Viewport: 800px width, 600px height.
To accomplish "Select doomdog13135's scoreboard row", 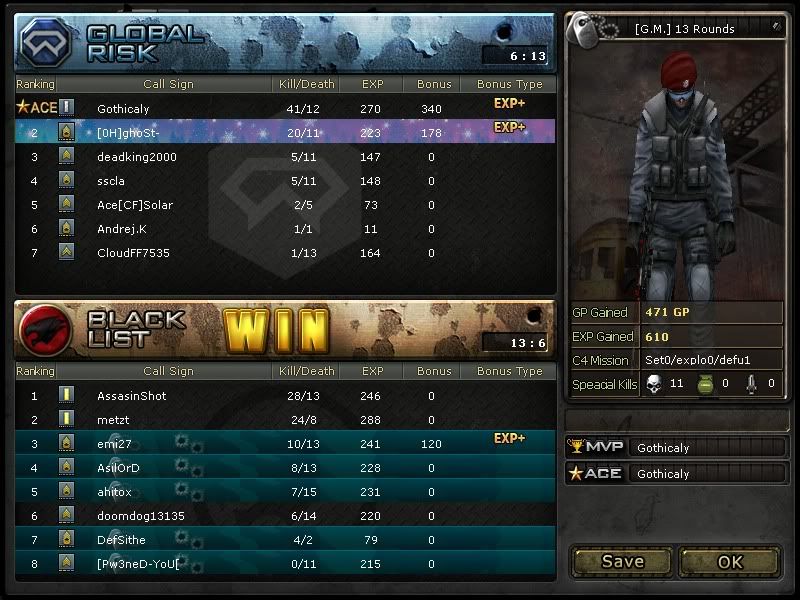I will point(285,516).
